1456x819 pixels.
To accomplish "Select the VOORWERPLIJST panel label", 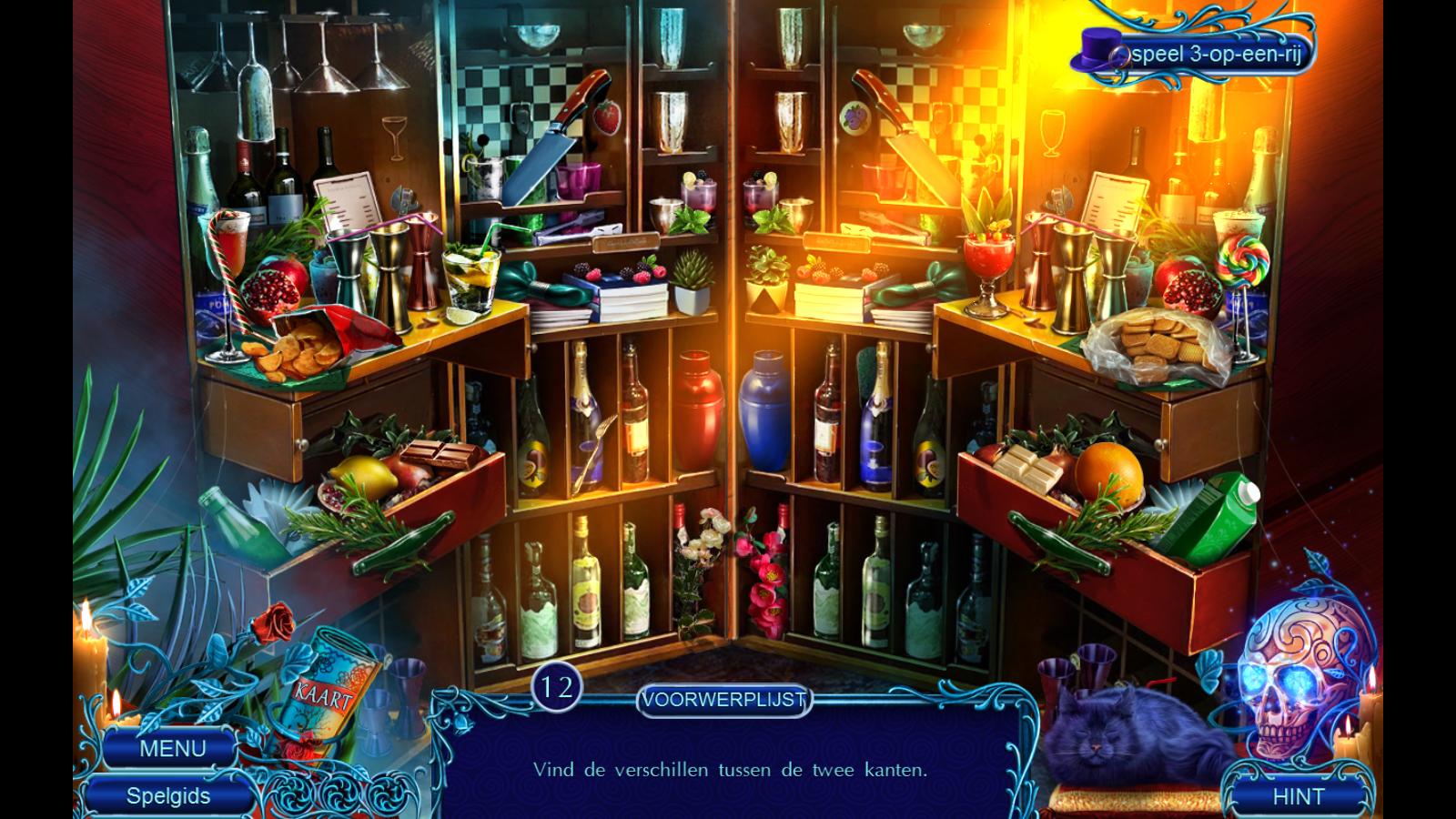I will point(723,700).
